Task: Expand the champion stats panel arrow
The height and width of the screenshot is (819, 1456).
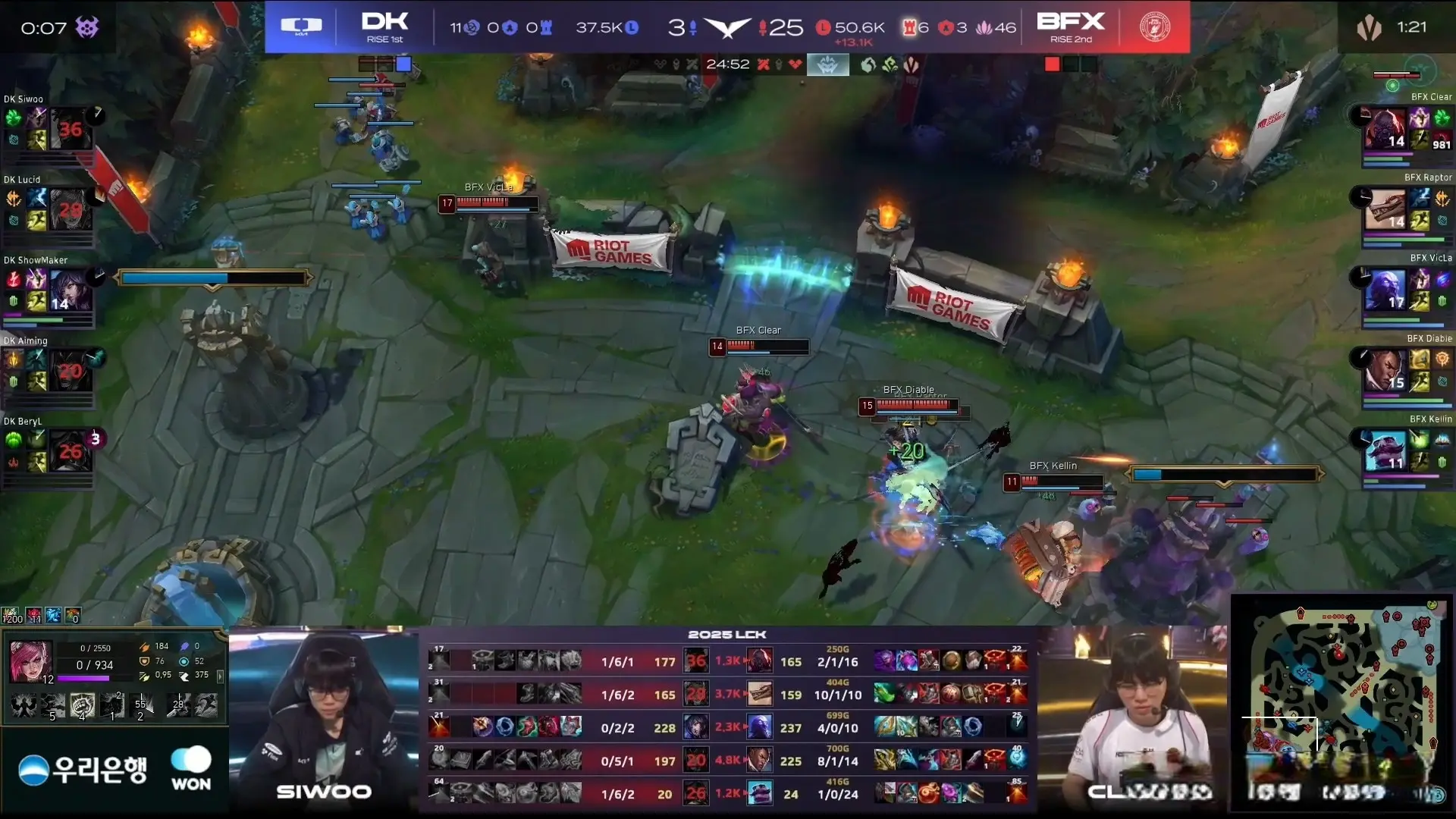Action: pos(220,675)
